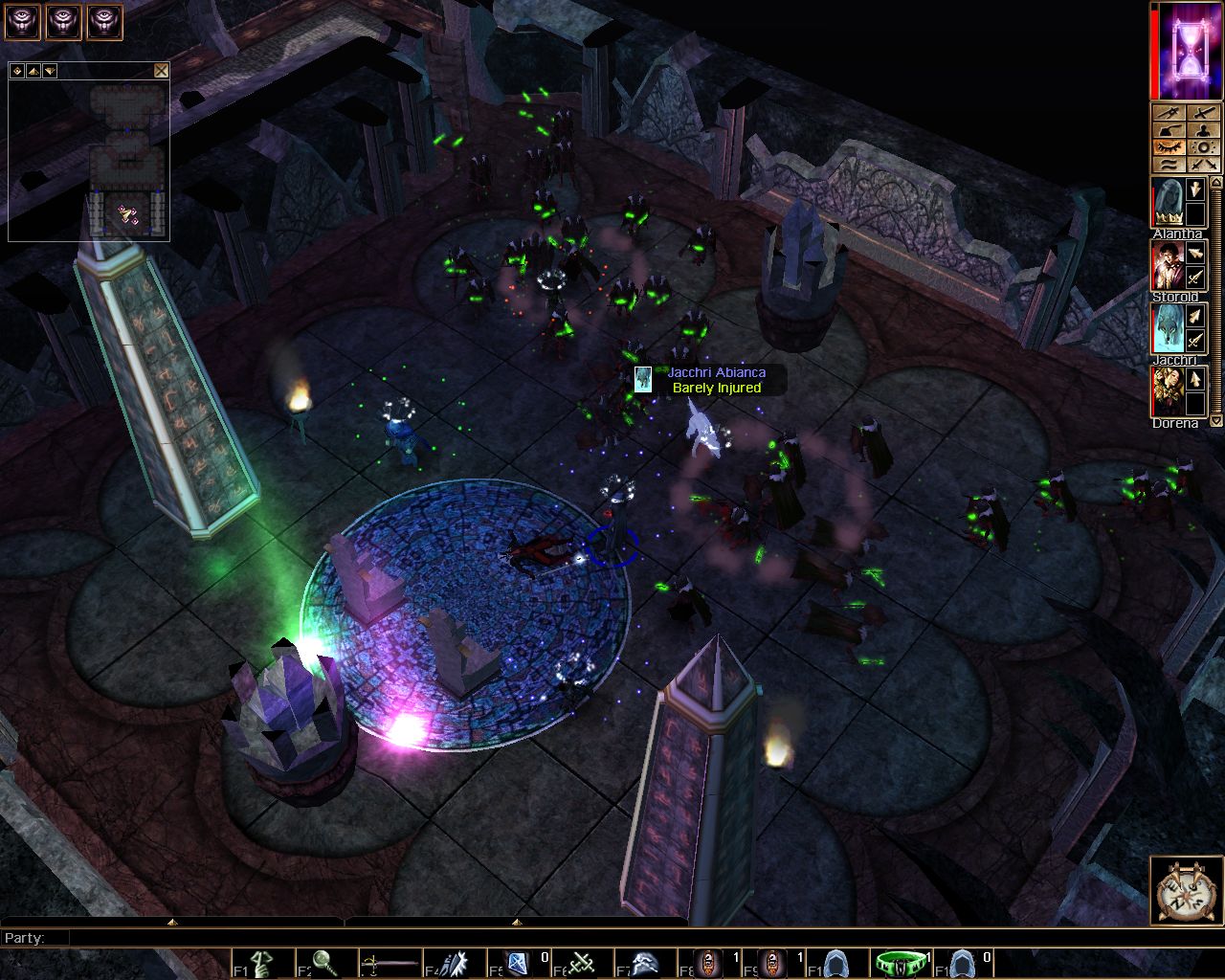Click the minimap's upward triangle button

point(33,71)
